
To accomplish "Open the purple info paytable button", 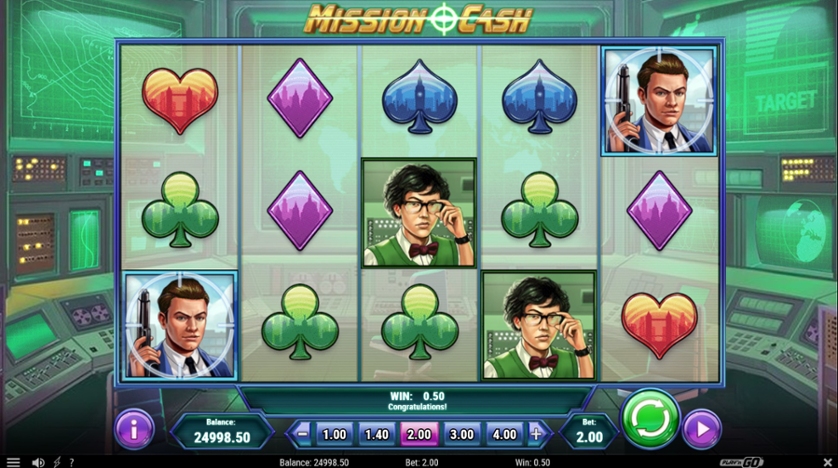I will click(134, 428).
